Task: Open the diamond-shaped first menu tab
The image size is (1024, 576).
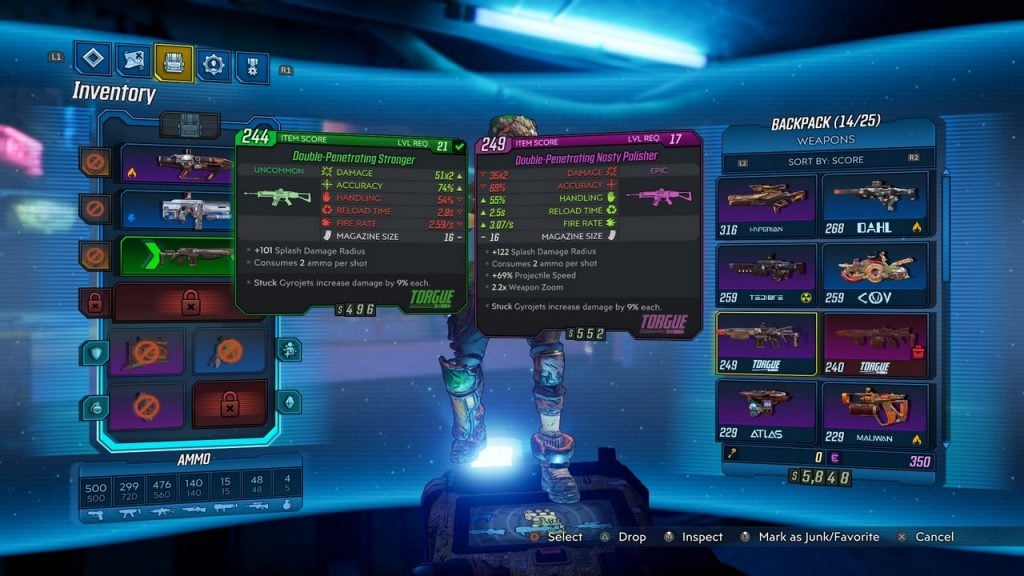Action: [x=93, y=59]
